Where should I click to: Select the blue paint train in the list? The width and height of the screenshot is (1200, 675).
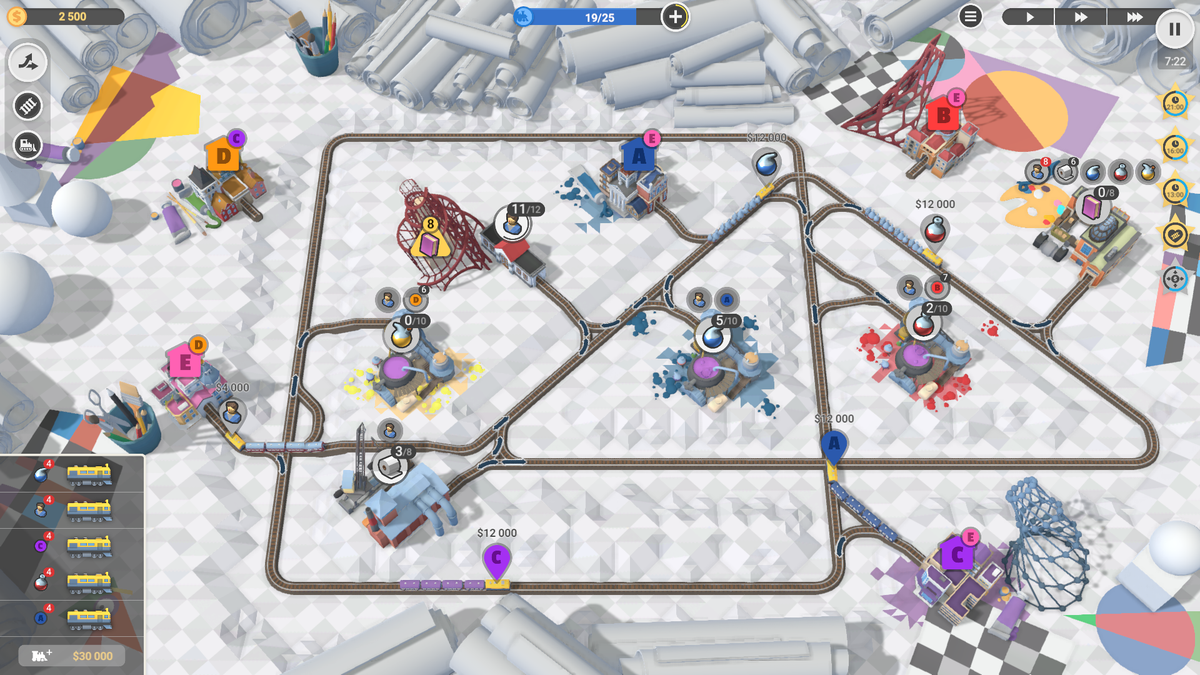click(x=72, y=474)
